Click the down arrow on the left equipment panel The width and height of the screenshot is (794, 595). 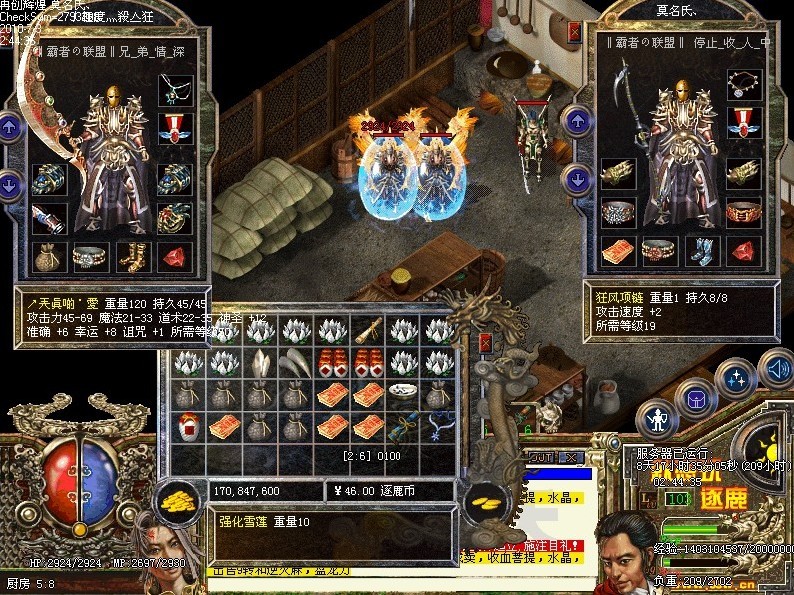click(x=10, y=184)
